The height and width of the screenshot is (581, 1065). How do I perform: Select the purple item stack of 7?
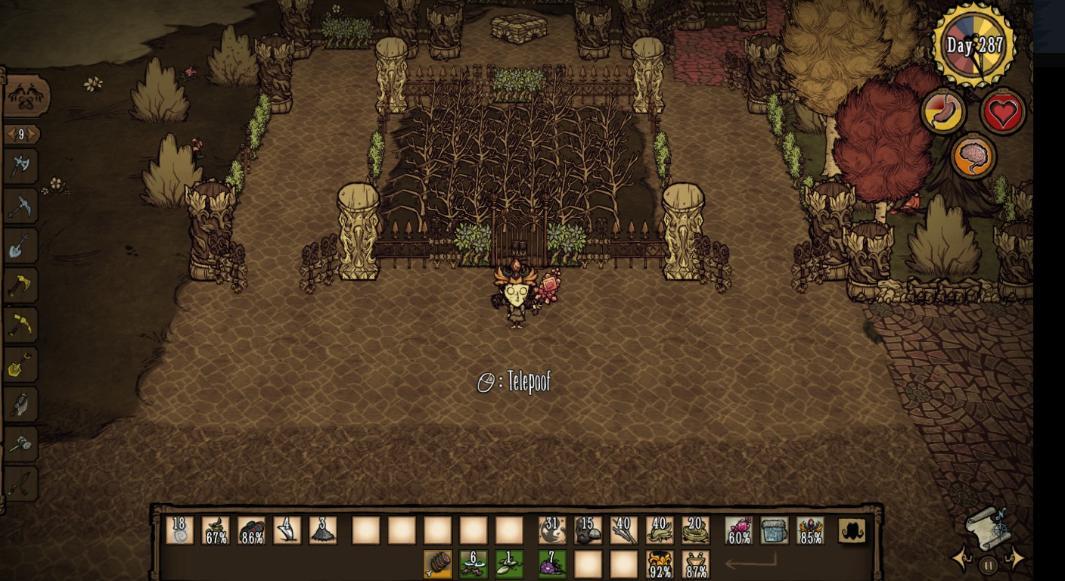(x=551, y=564)
